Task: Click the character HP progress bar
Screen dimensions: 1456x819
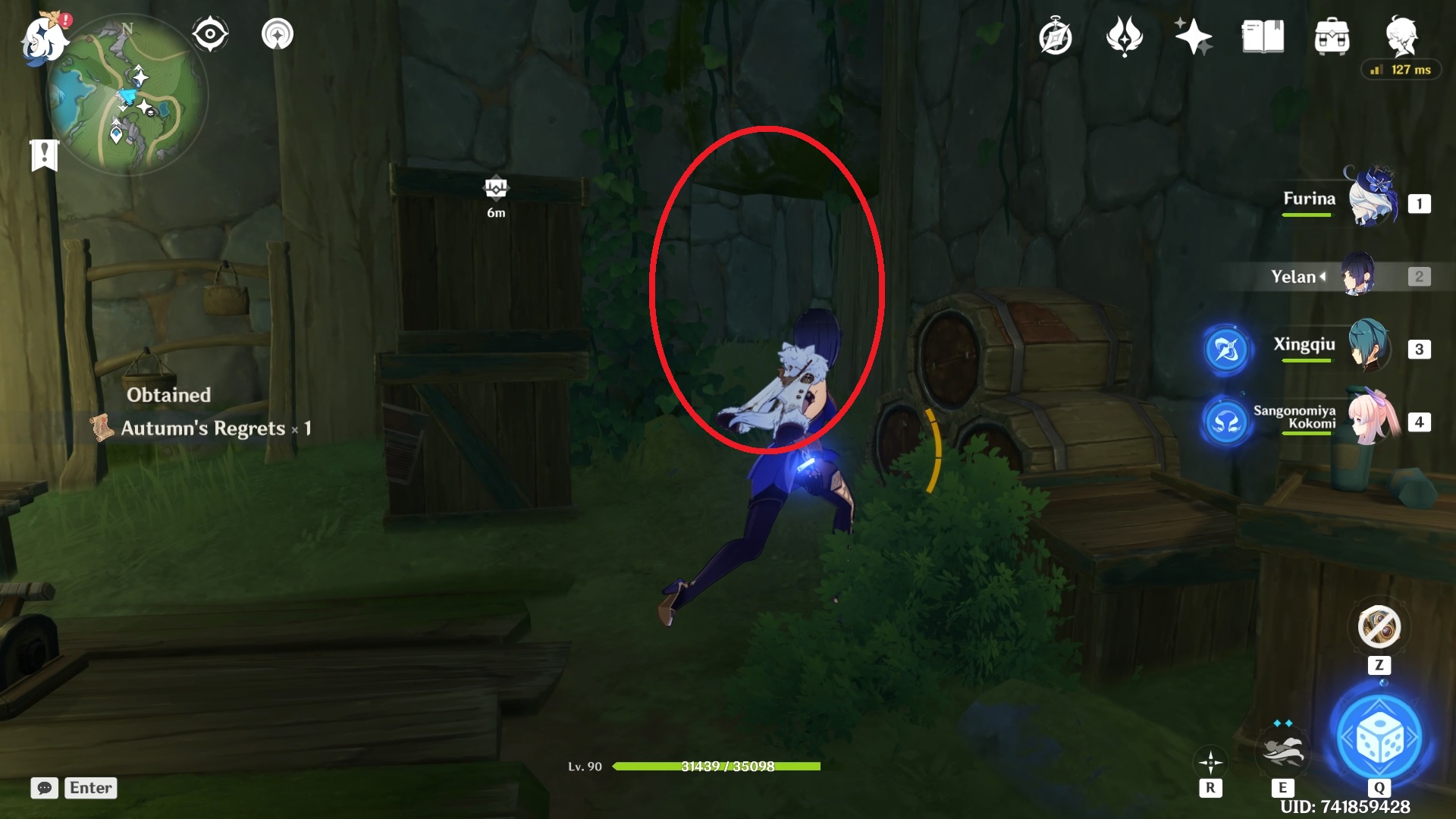Action: click(x=717, y=767)
